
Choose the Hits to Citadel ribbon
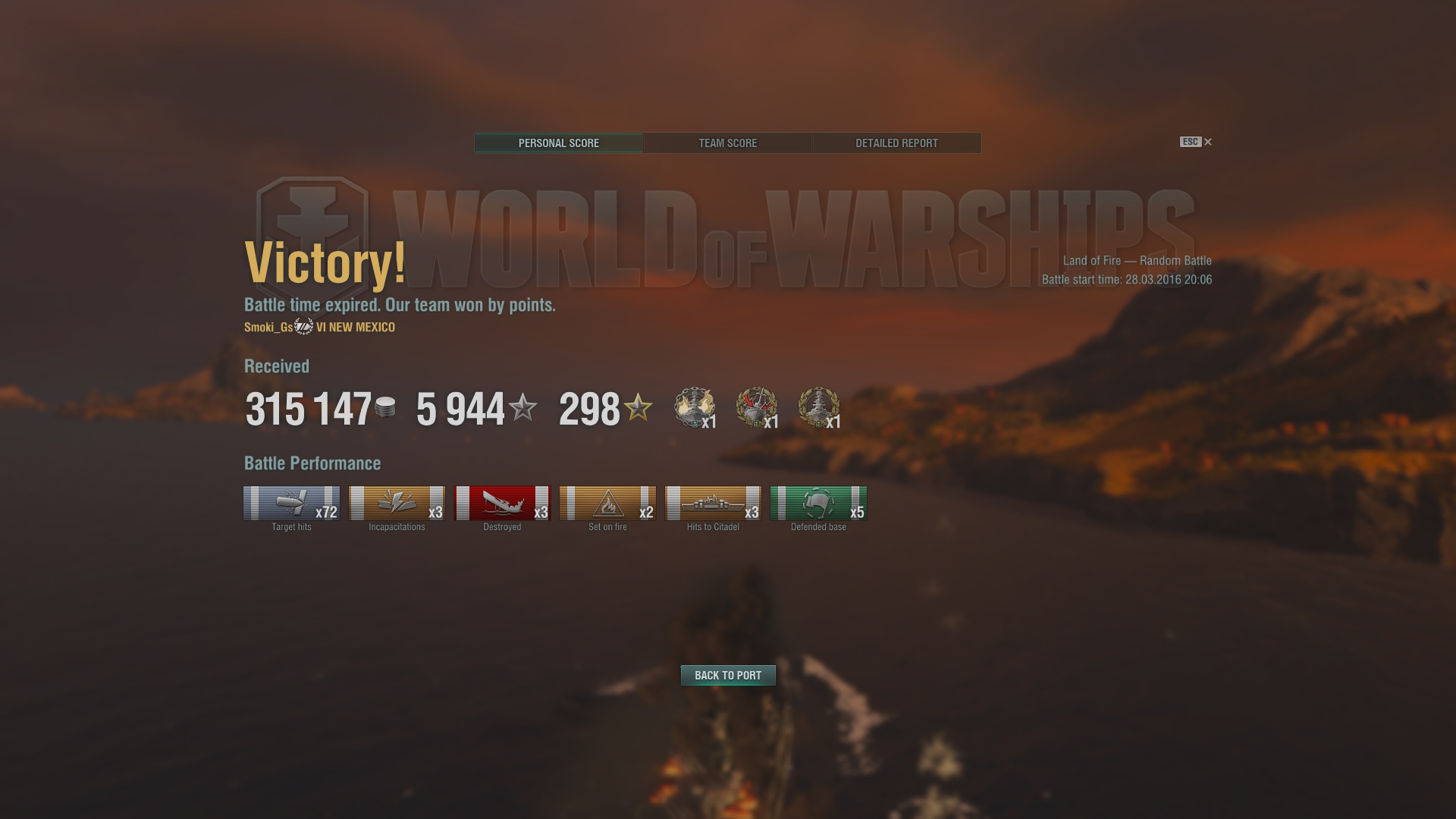[x=713, y=504]
